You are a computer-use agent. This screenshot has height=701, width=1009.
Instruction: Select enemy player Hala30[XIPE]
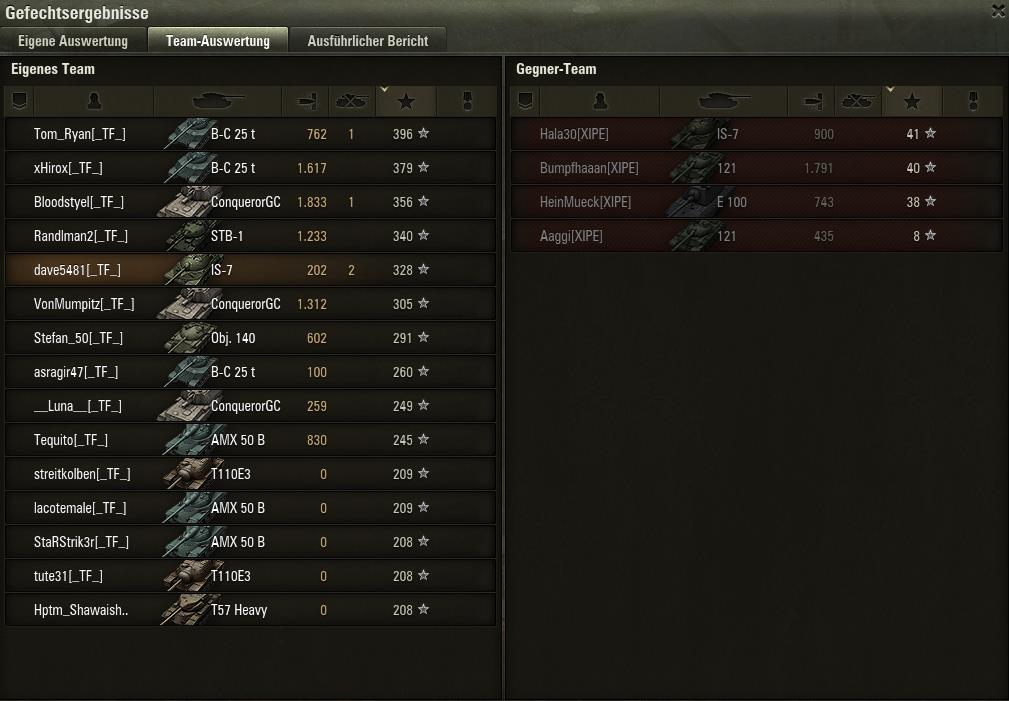click(x=755, y=134)
